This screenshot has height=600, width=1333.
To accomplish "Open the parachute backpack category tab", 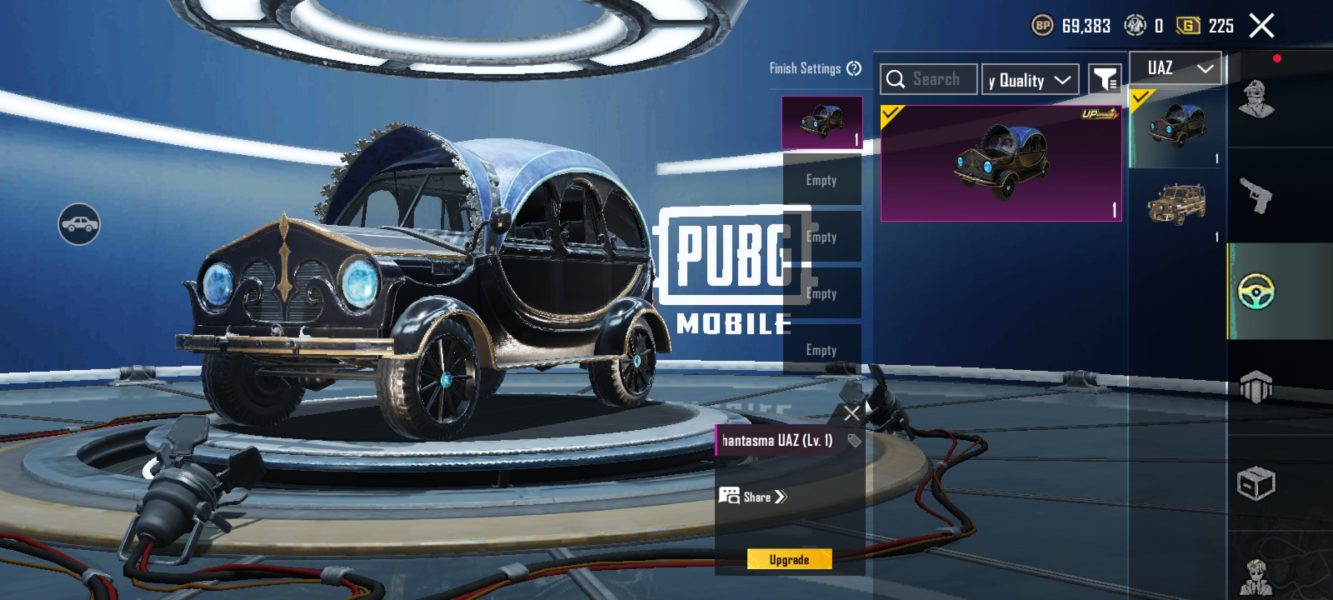I will pos(1256,387).
